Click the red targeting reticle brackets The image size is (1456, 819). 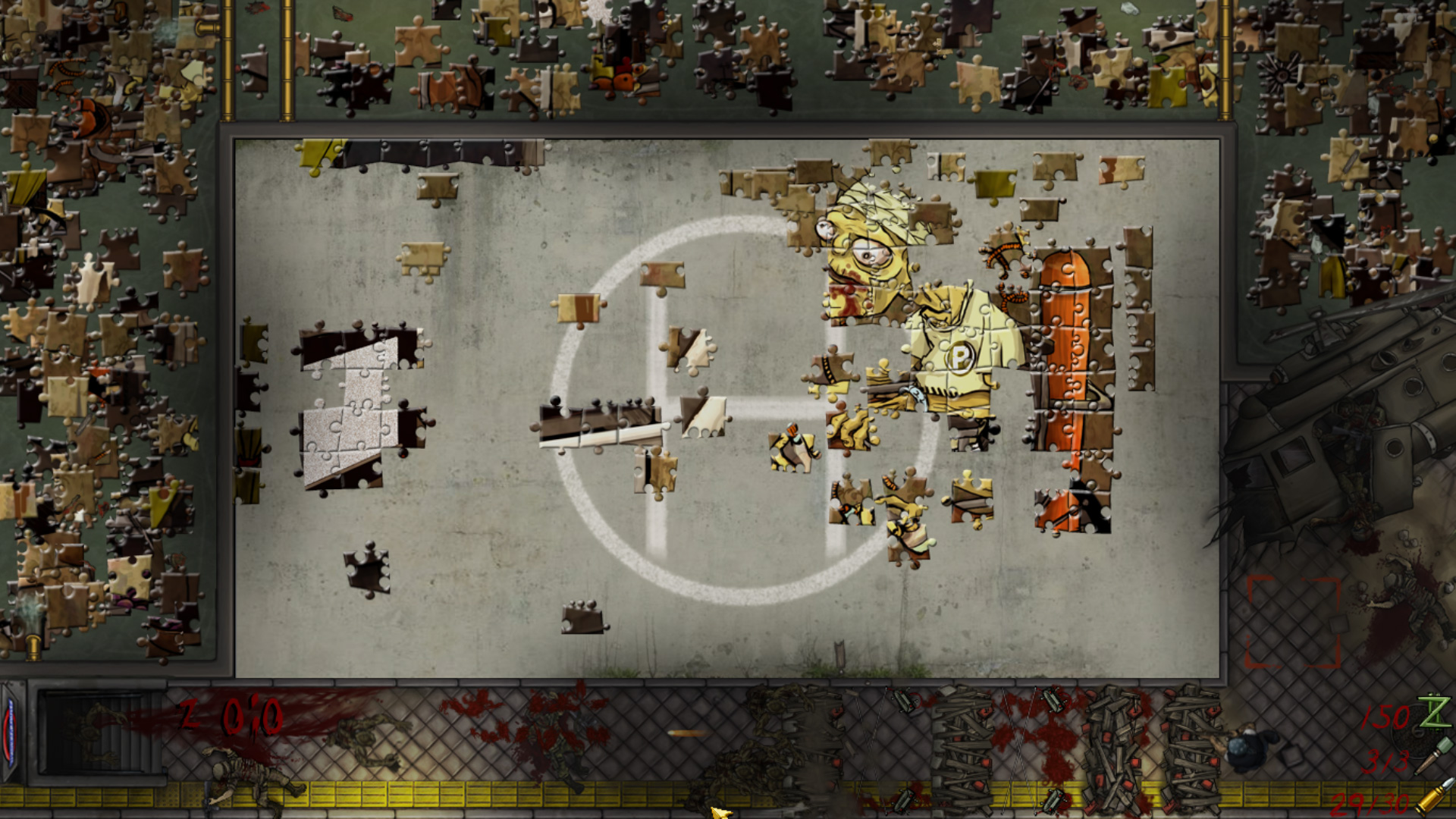pos(1293,622)
